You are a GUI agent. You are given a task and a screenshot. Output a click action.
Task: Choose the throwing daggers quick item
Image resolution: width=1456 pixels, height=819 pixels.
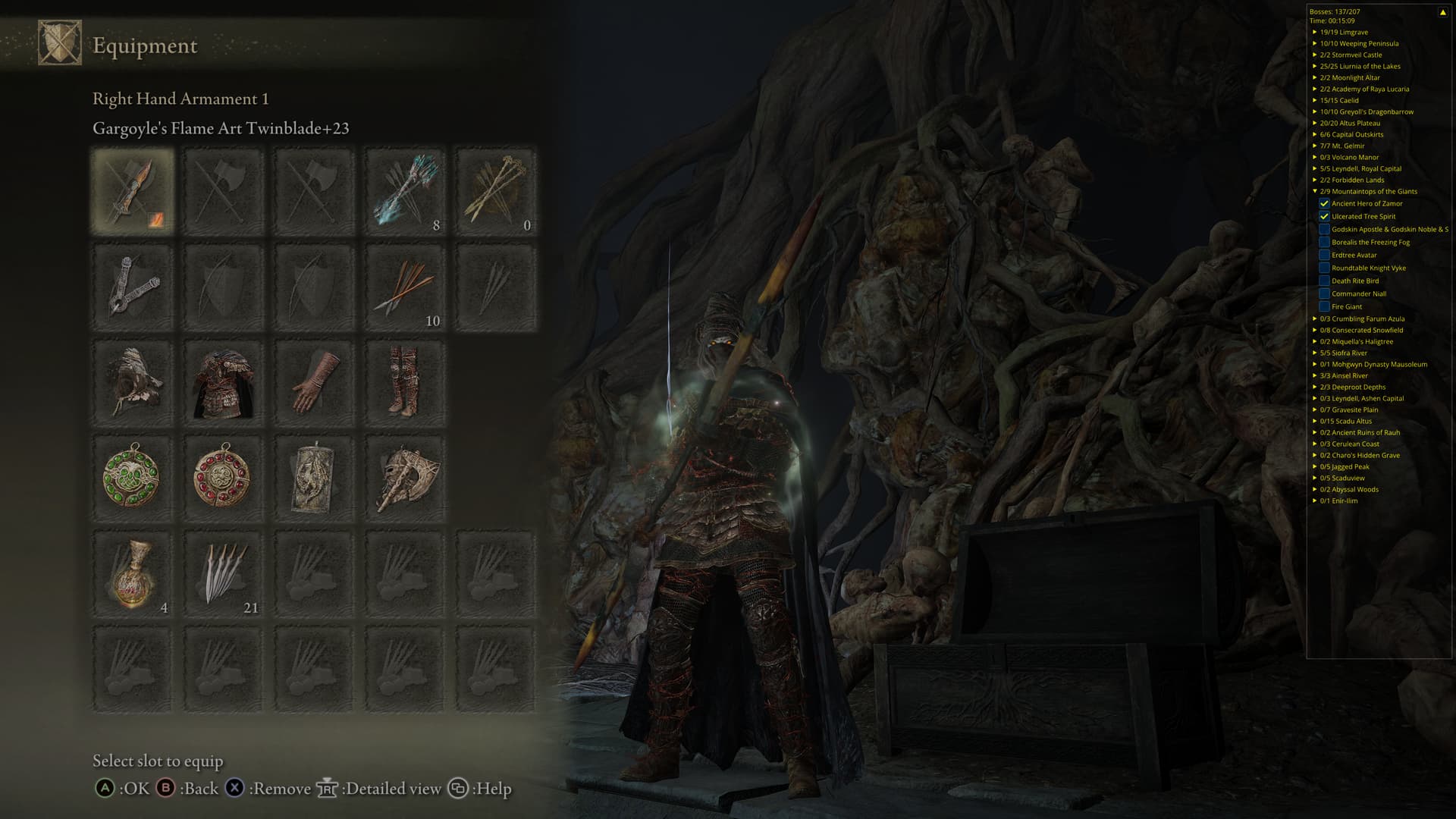224,574
